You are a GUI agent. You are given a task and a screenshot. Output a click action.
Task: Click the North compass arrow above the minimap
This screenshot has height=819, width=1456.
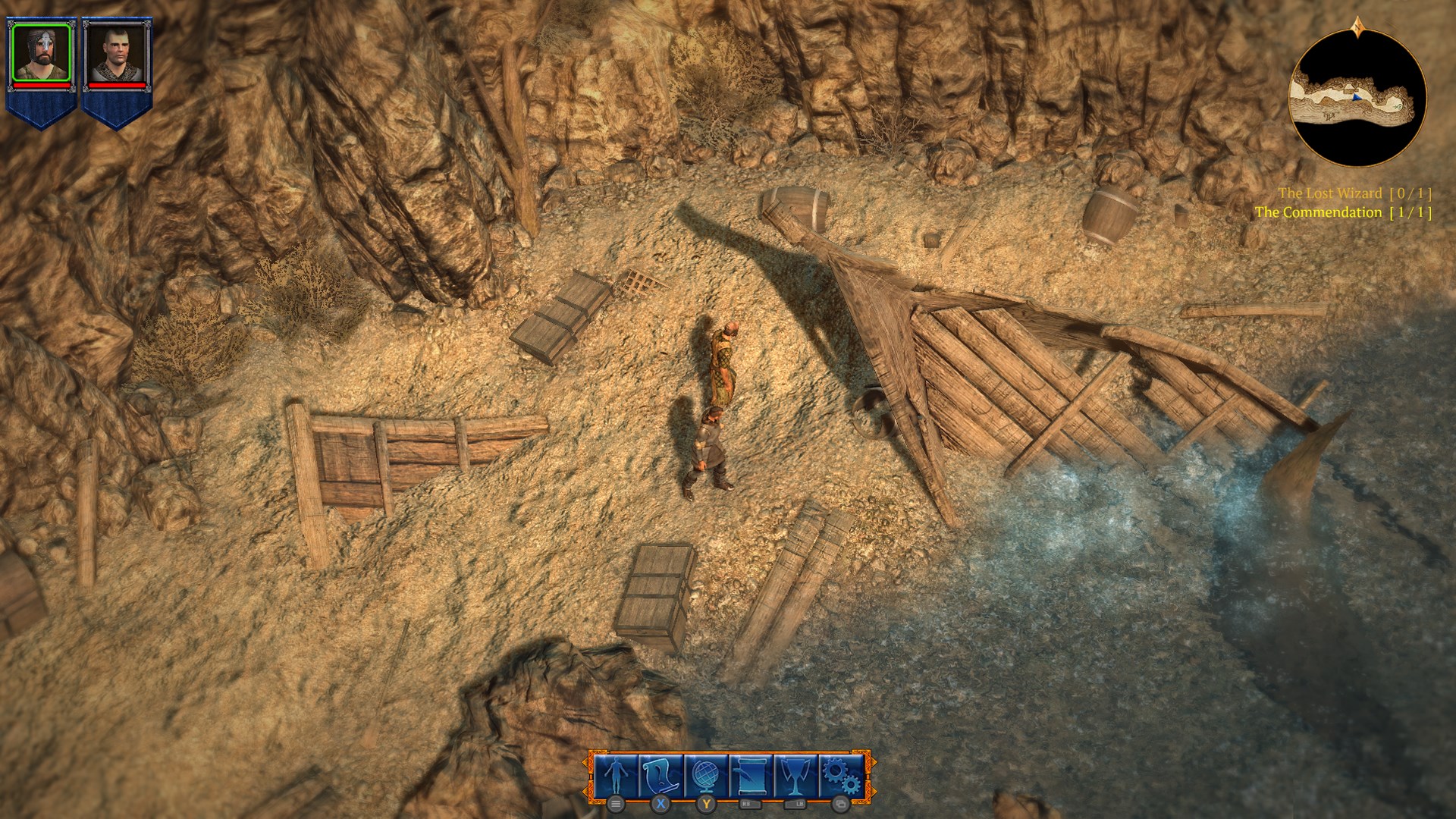tap(1357, 27)
